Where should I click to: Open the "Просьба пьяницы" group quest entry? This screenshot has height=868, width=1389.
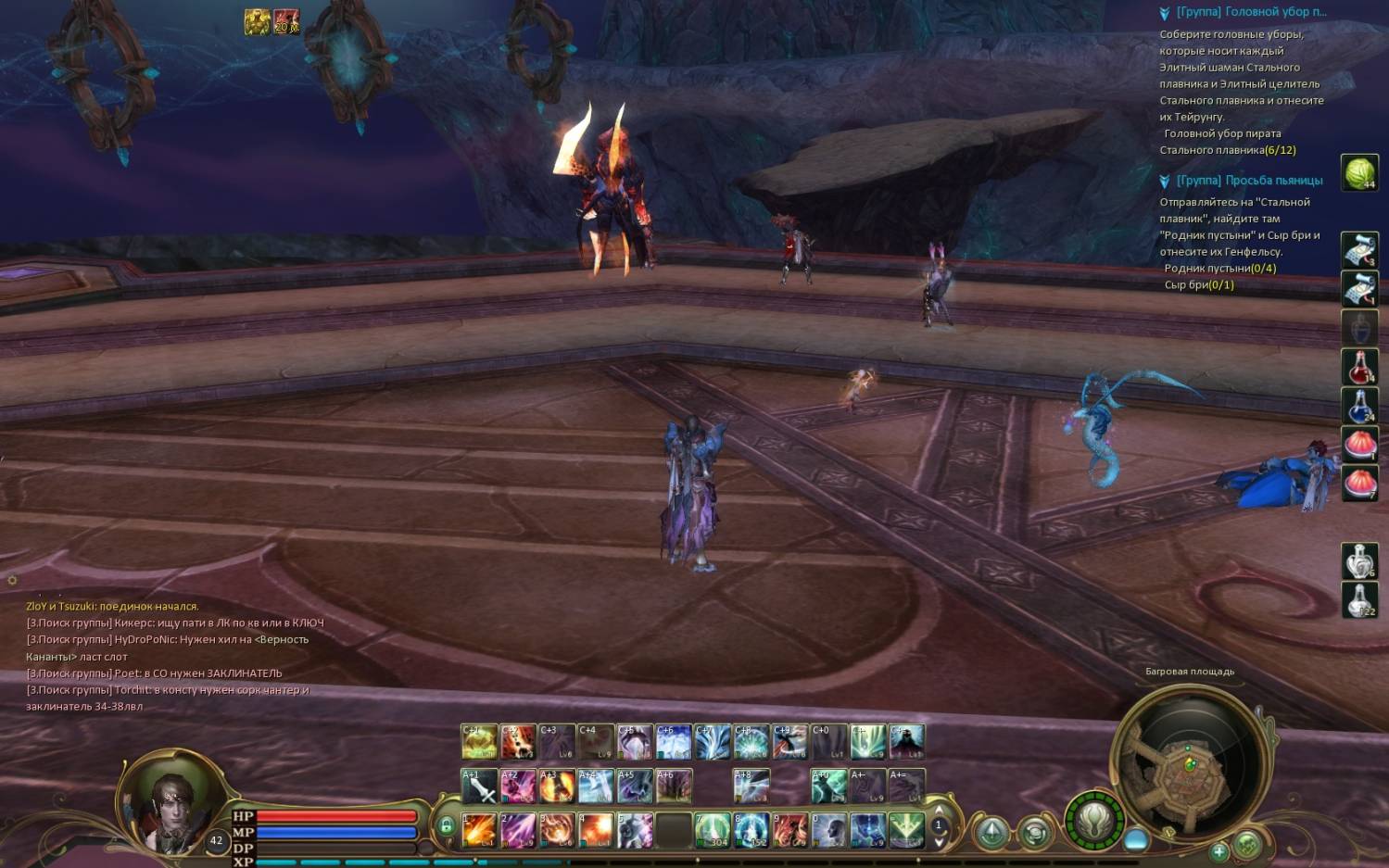click(1248, 181)
